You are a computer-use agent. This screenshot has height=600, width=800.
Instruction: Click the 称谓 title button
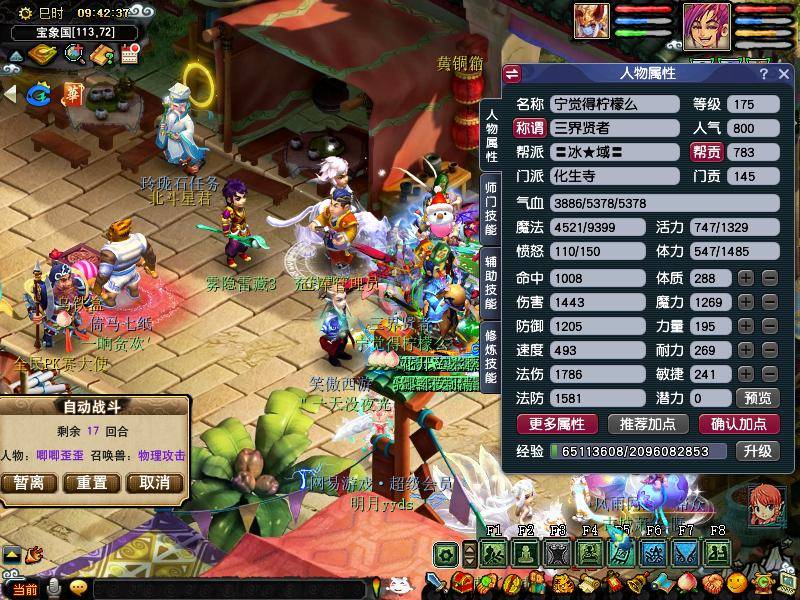(529, 127)
